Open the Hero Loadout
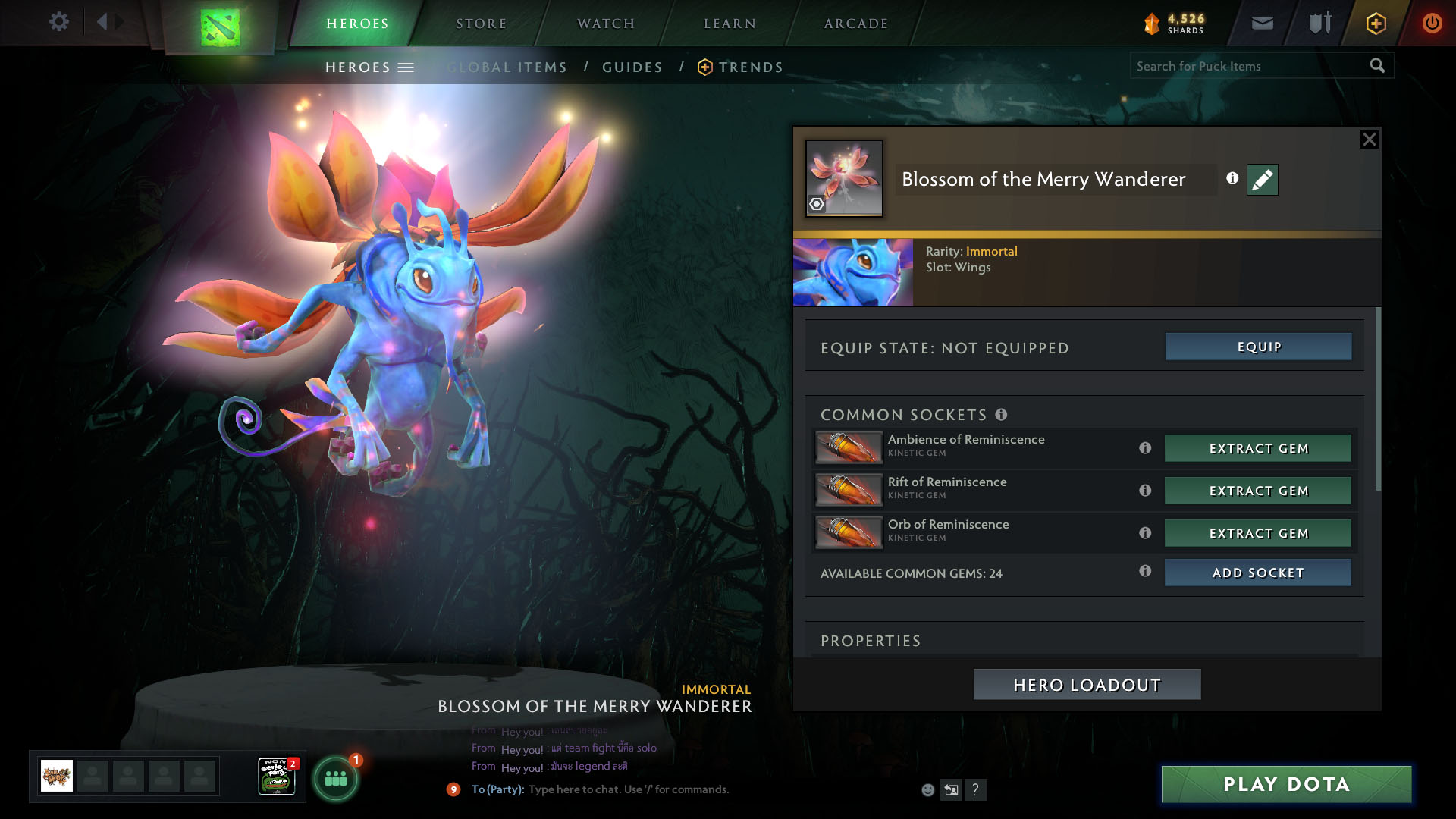The width and height of the screenshot is (1456, 819). pyautogui.click(x=1087, y=685)
